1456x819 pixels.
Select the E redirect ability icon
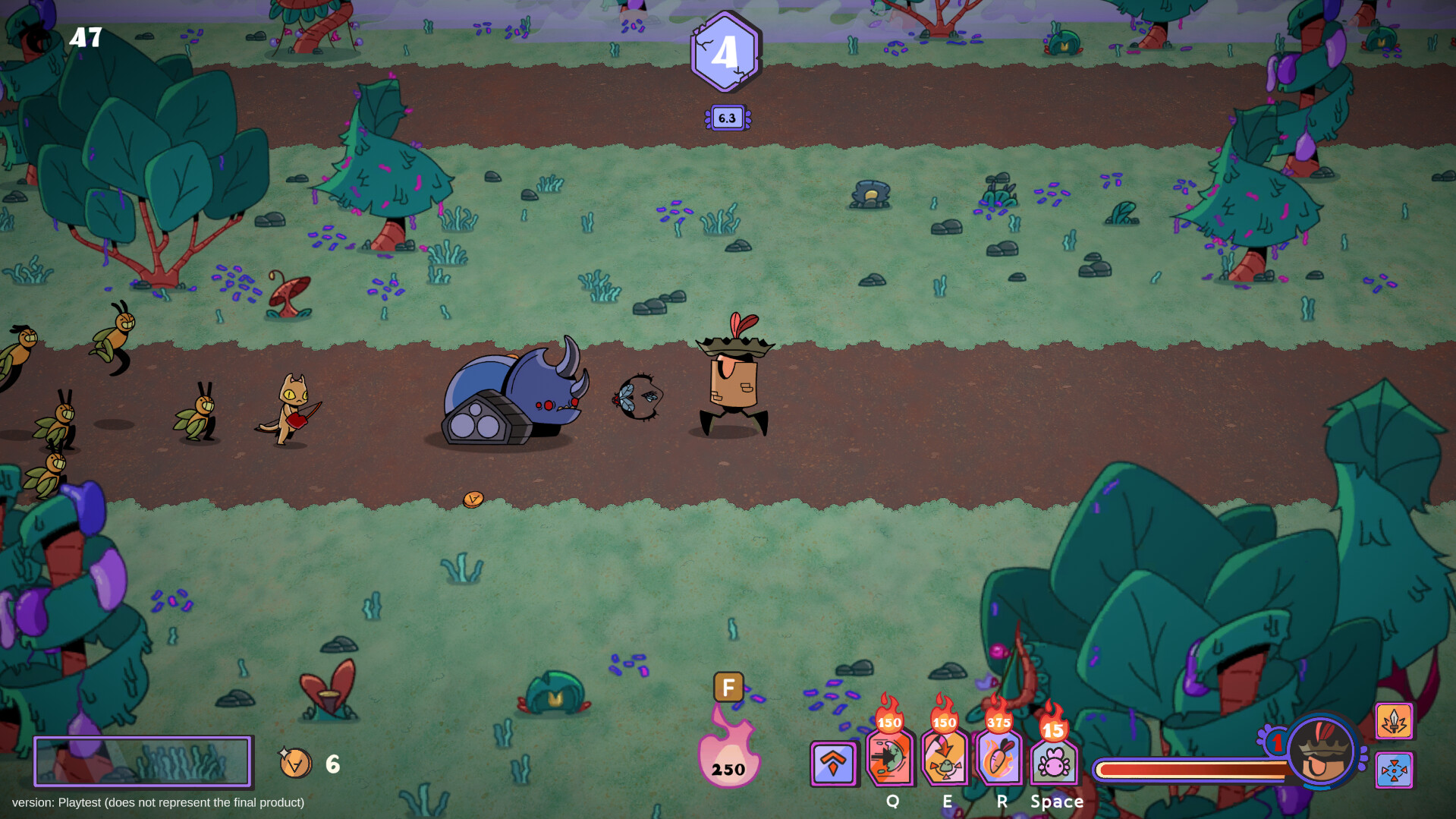(x=945, y=758)
